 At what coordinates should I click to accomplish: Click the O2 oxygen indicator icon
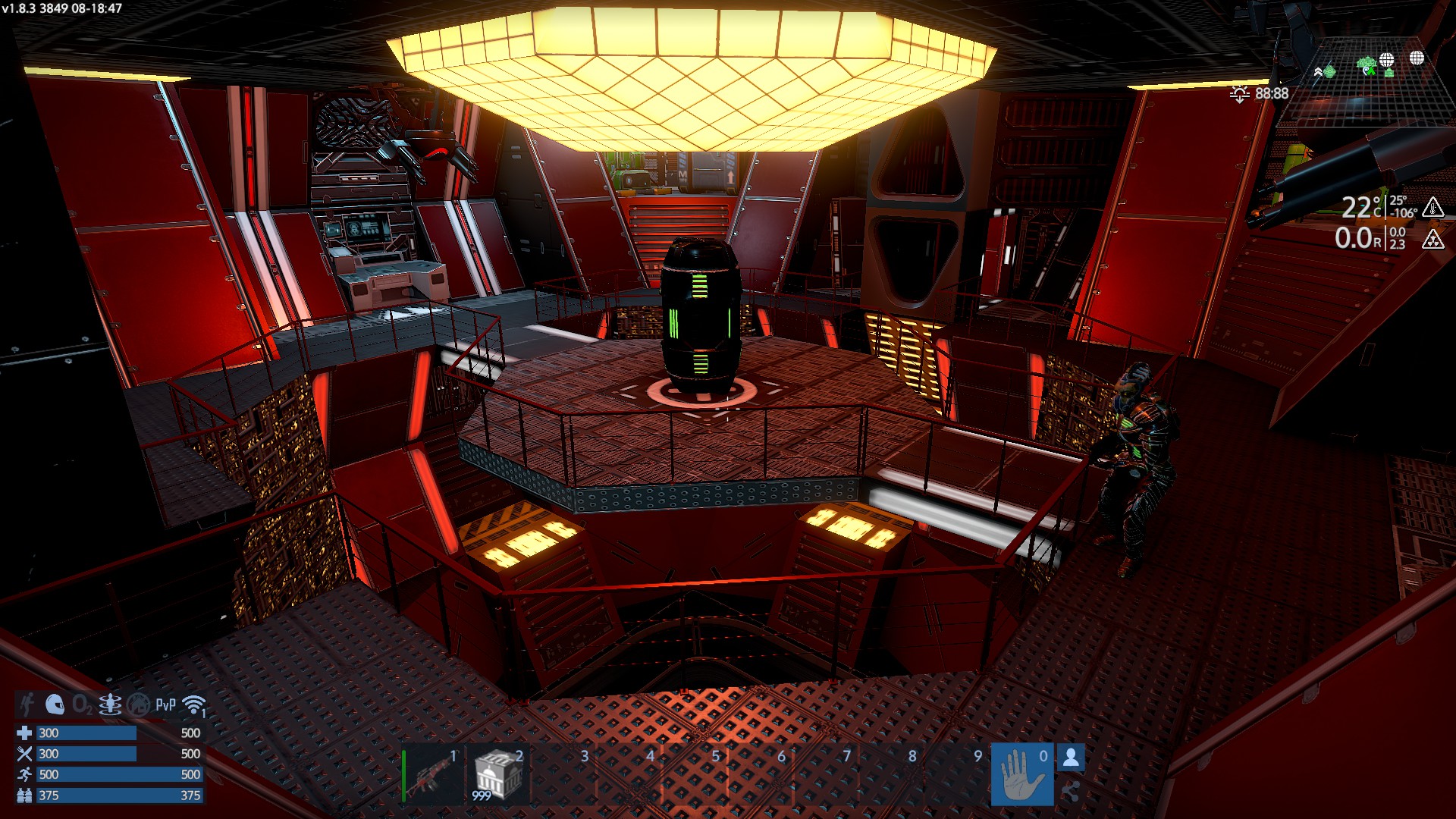click(x=82, y=705)
